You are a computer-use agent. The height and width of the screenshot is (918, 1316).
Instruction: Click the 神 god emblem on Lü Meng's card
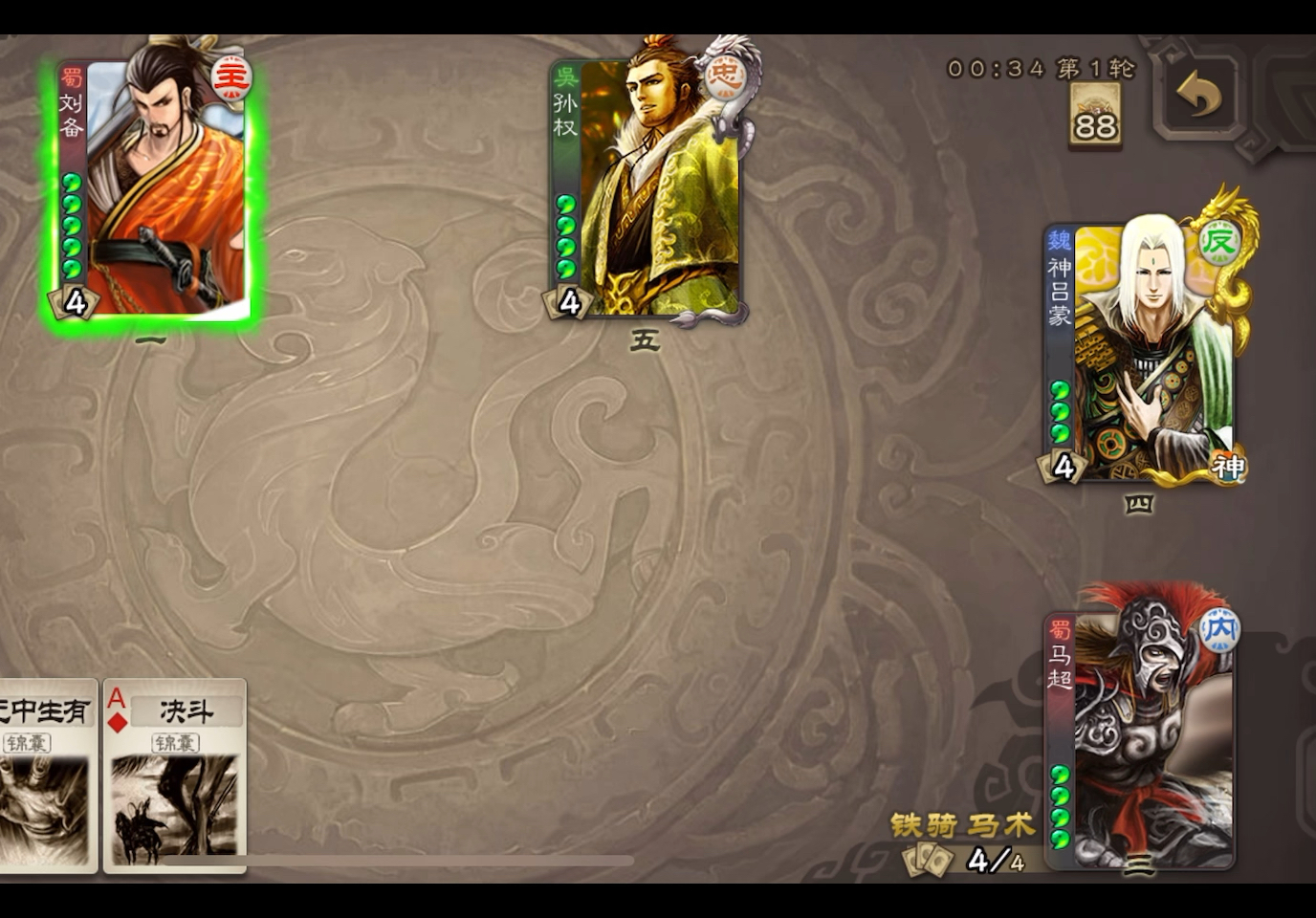point(1232,468)
